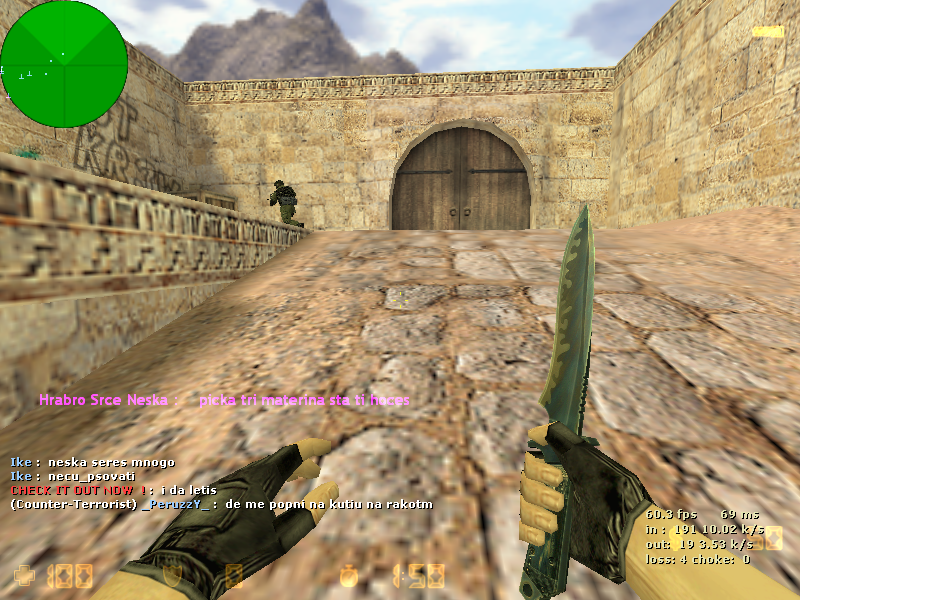Toggle the yellow flashlight battery indicator
This screenshot has width=947, height=600.
[x=768, y=32]
